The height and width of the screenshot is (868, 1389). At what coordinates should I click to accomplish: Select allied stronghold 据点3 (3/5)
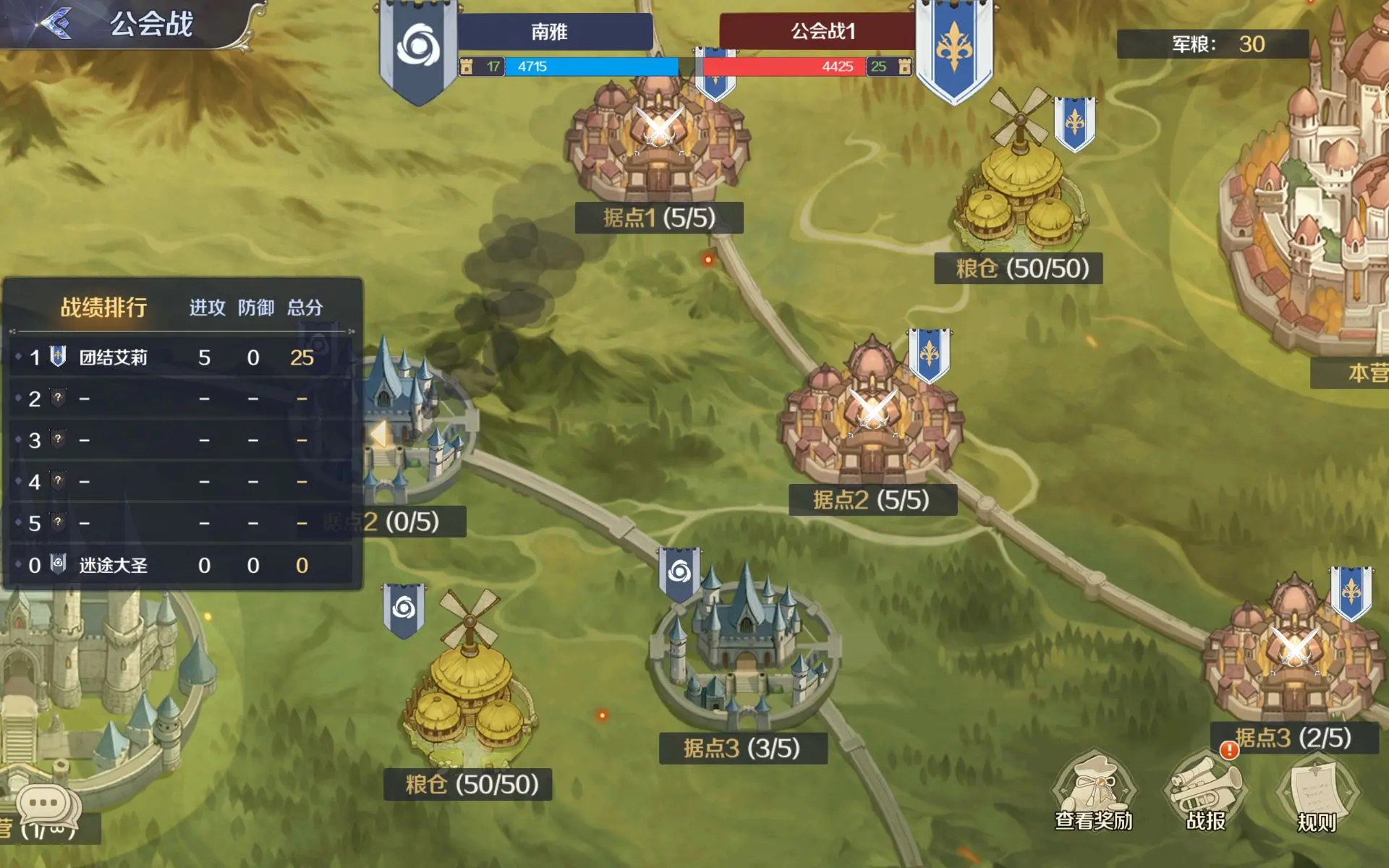coord(743,658)
